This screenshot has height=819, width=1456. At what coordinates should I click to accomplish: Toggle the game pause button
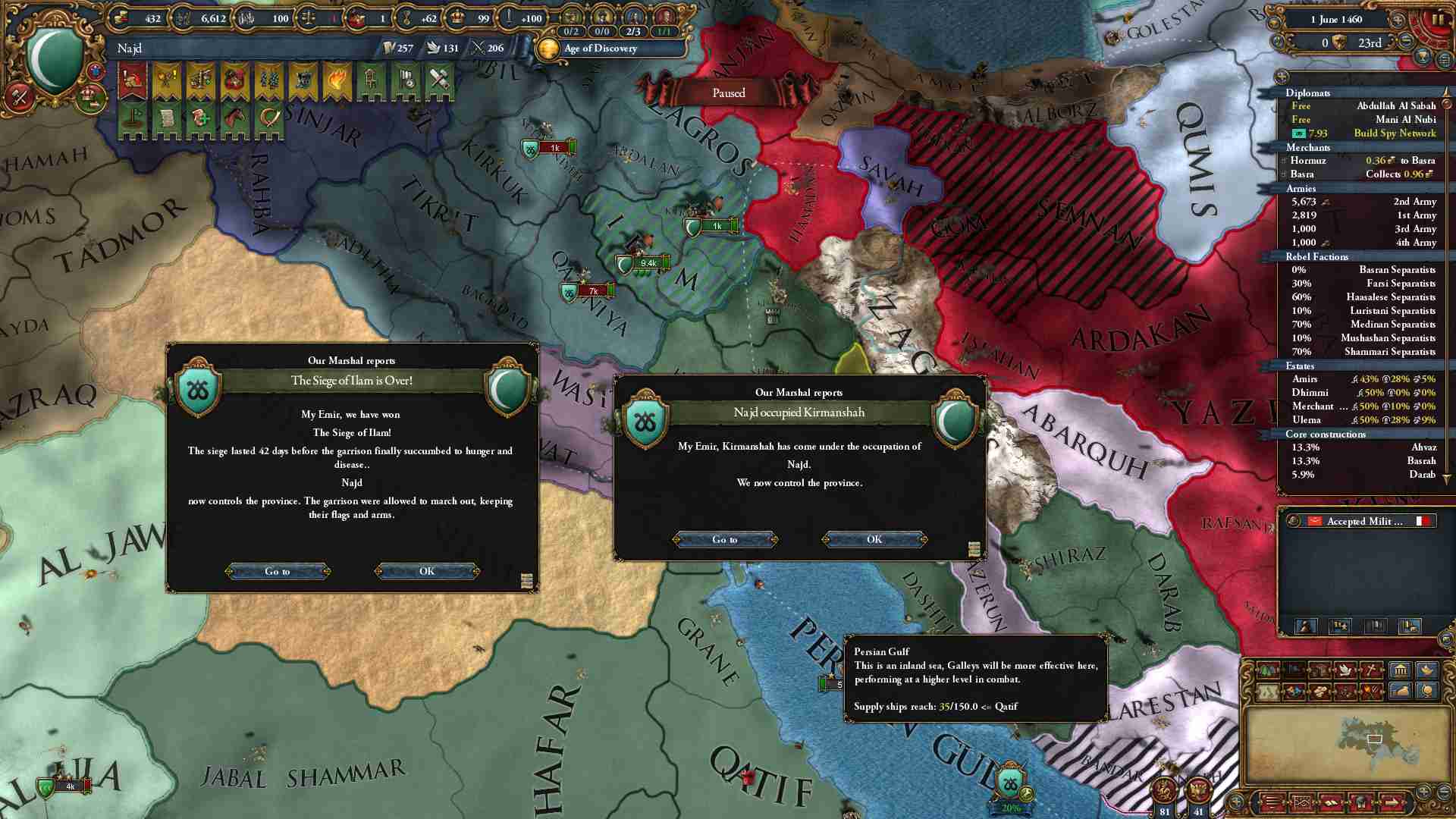click(x=1437, y=20)
